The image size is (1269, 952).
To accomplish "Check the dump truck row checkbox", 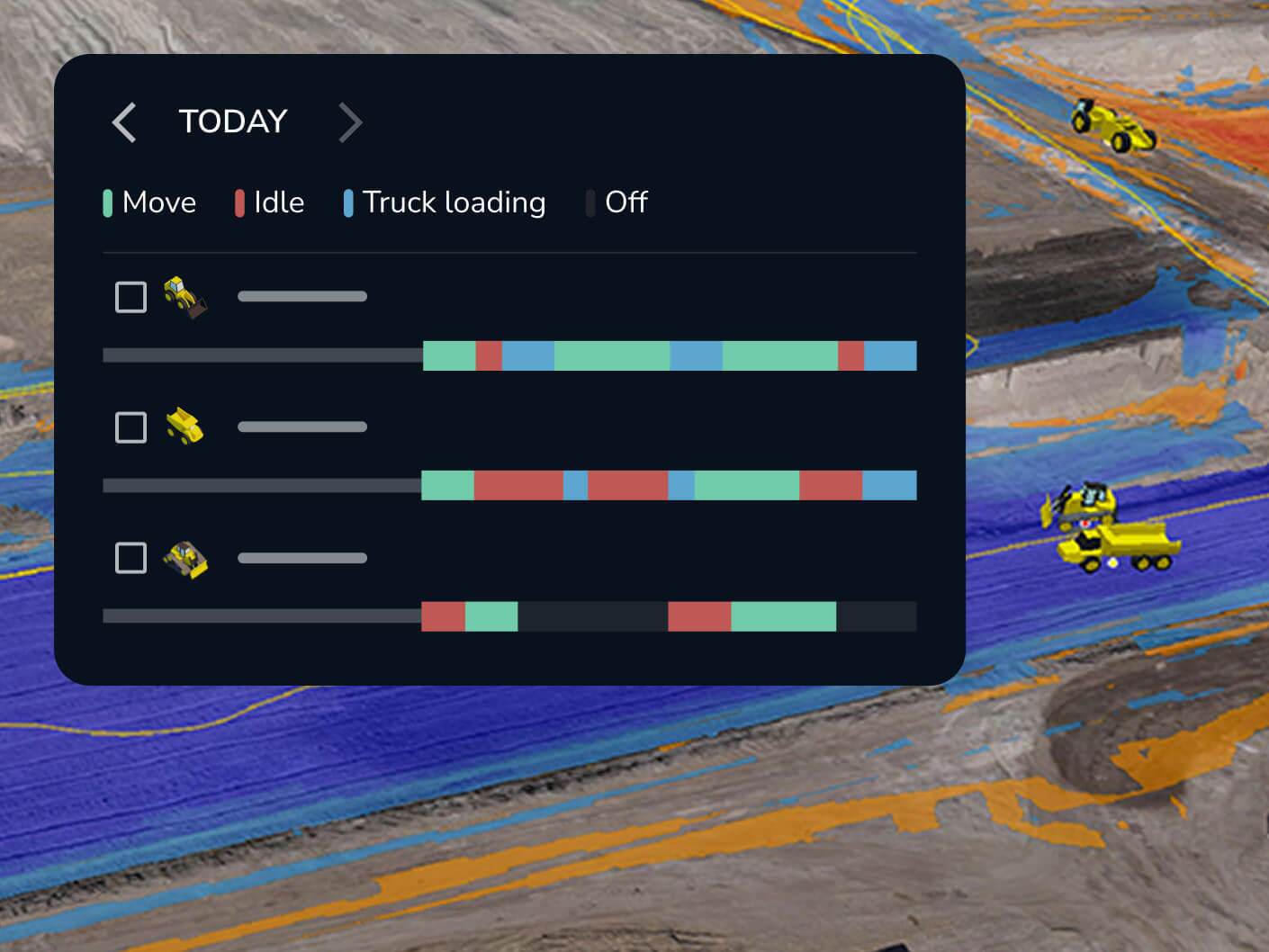I will (130, 427).
